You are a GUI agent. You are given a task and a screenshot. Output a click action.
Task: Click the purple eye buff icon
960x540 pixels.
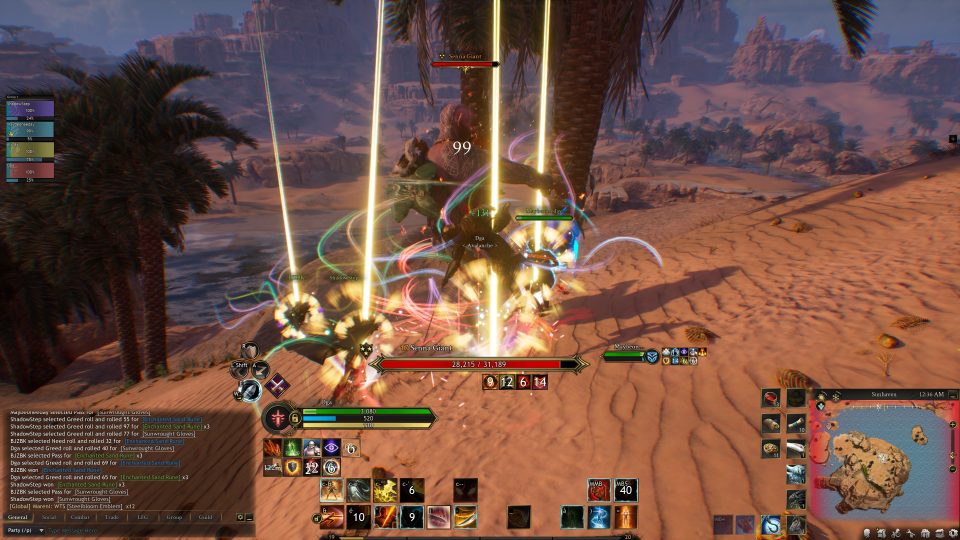click(333, 448)
